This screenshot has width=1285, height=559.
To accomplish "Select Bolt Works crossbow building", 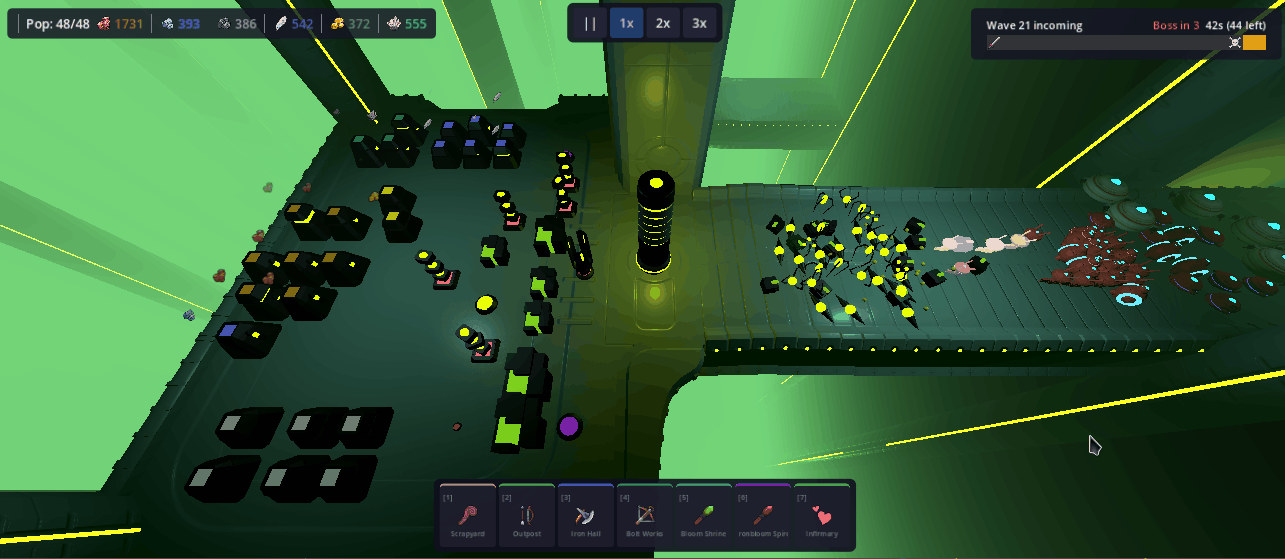I will (644, 515).
